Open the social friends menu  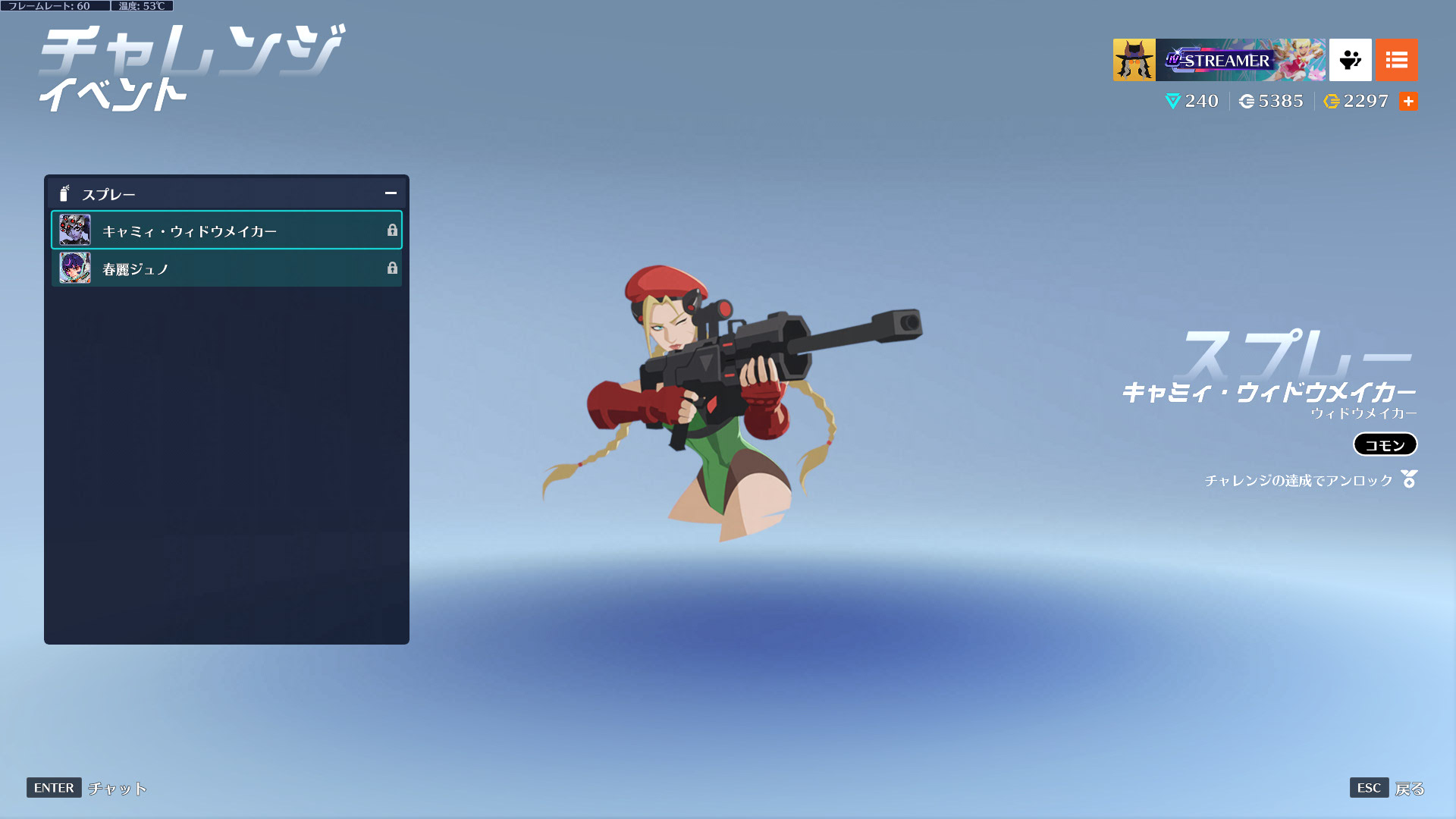tap(1350, 60)
